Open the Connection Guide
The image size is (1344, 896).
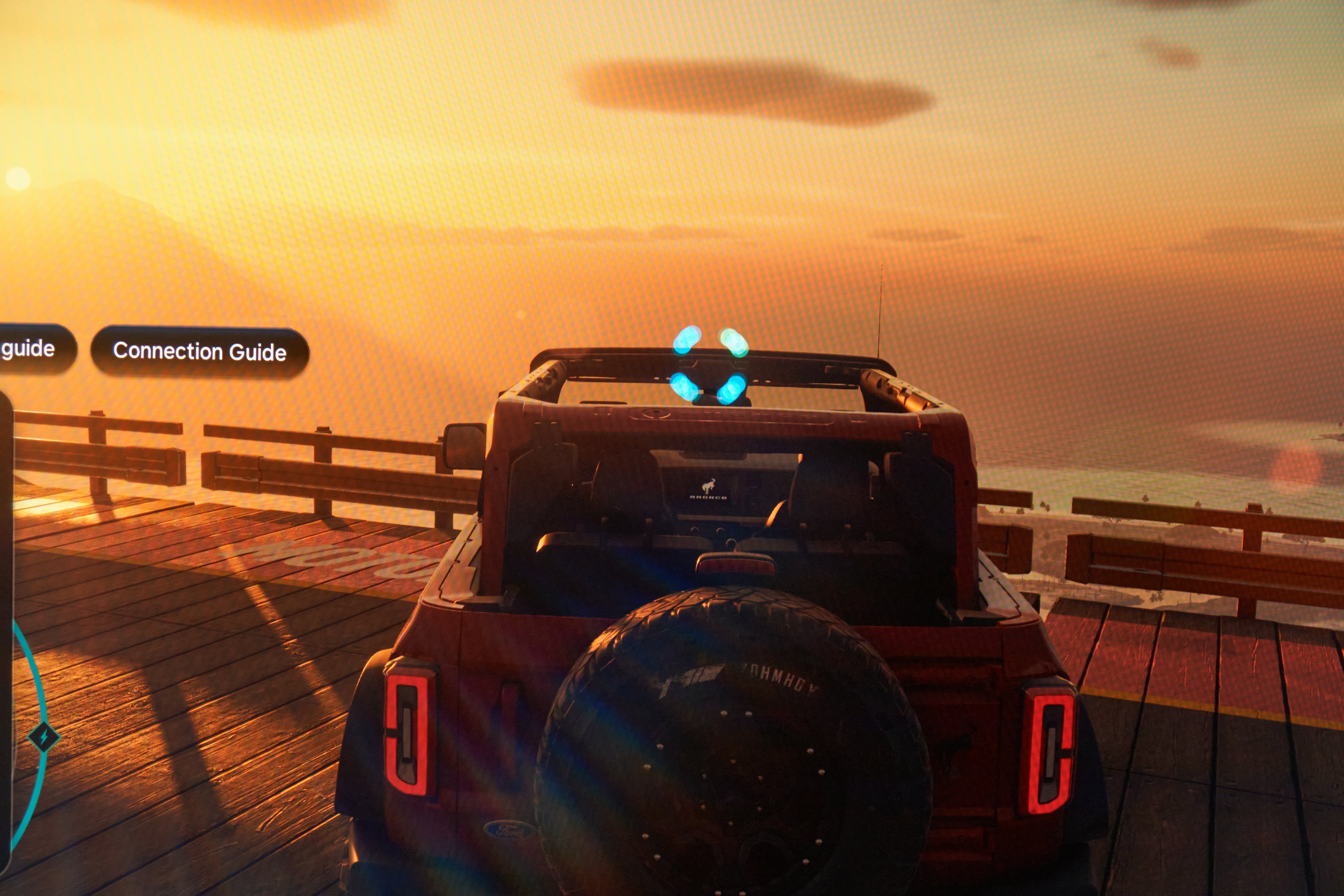(x=199, y=352)
